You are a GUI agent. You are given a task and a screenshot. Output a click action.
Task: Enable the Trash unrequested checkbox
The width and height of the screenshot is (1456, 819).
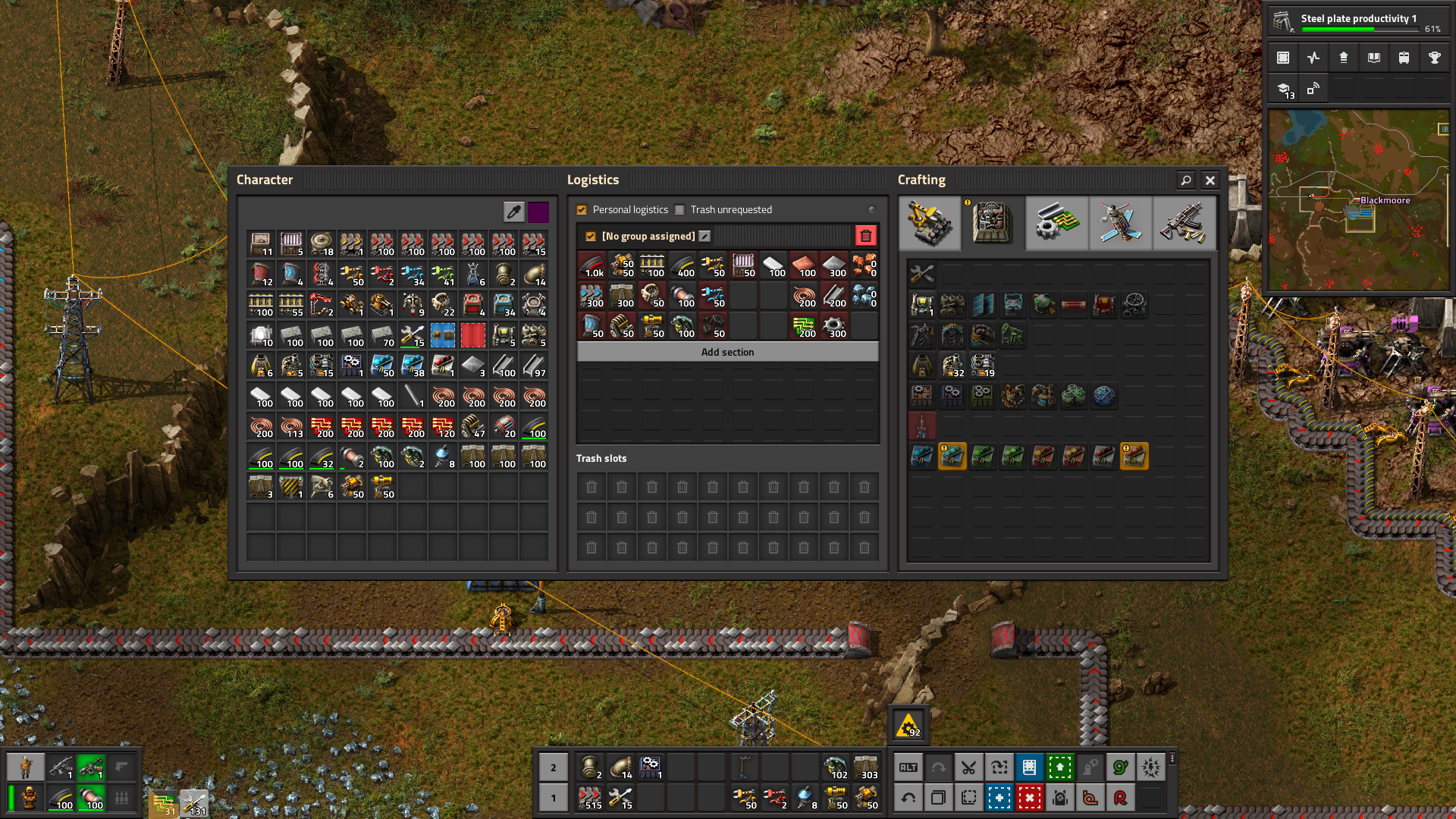point(679,210)
